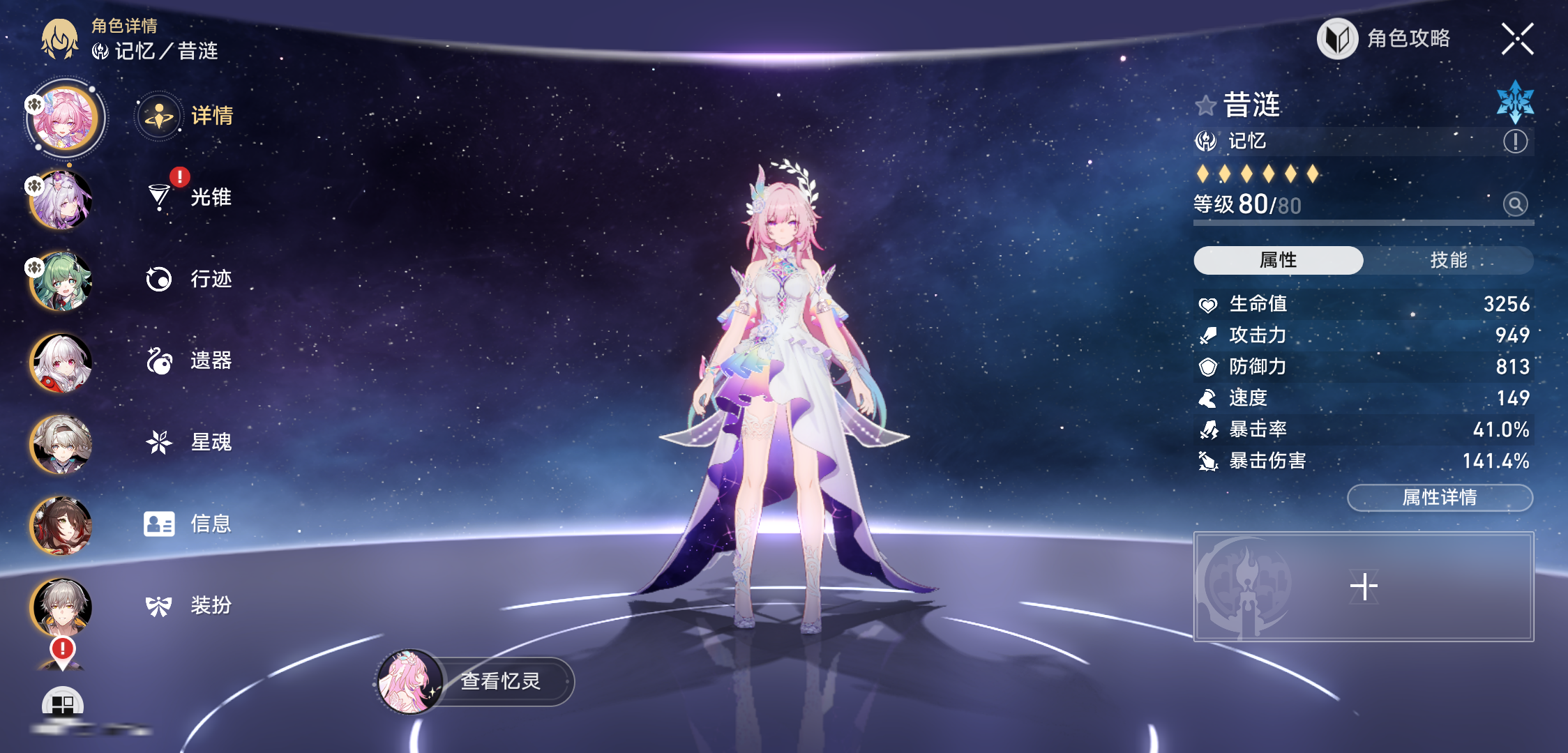1568x753 pixels.
Task: Tap the ice element snowflake icon
Action: (x=1515, y=102)
